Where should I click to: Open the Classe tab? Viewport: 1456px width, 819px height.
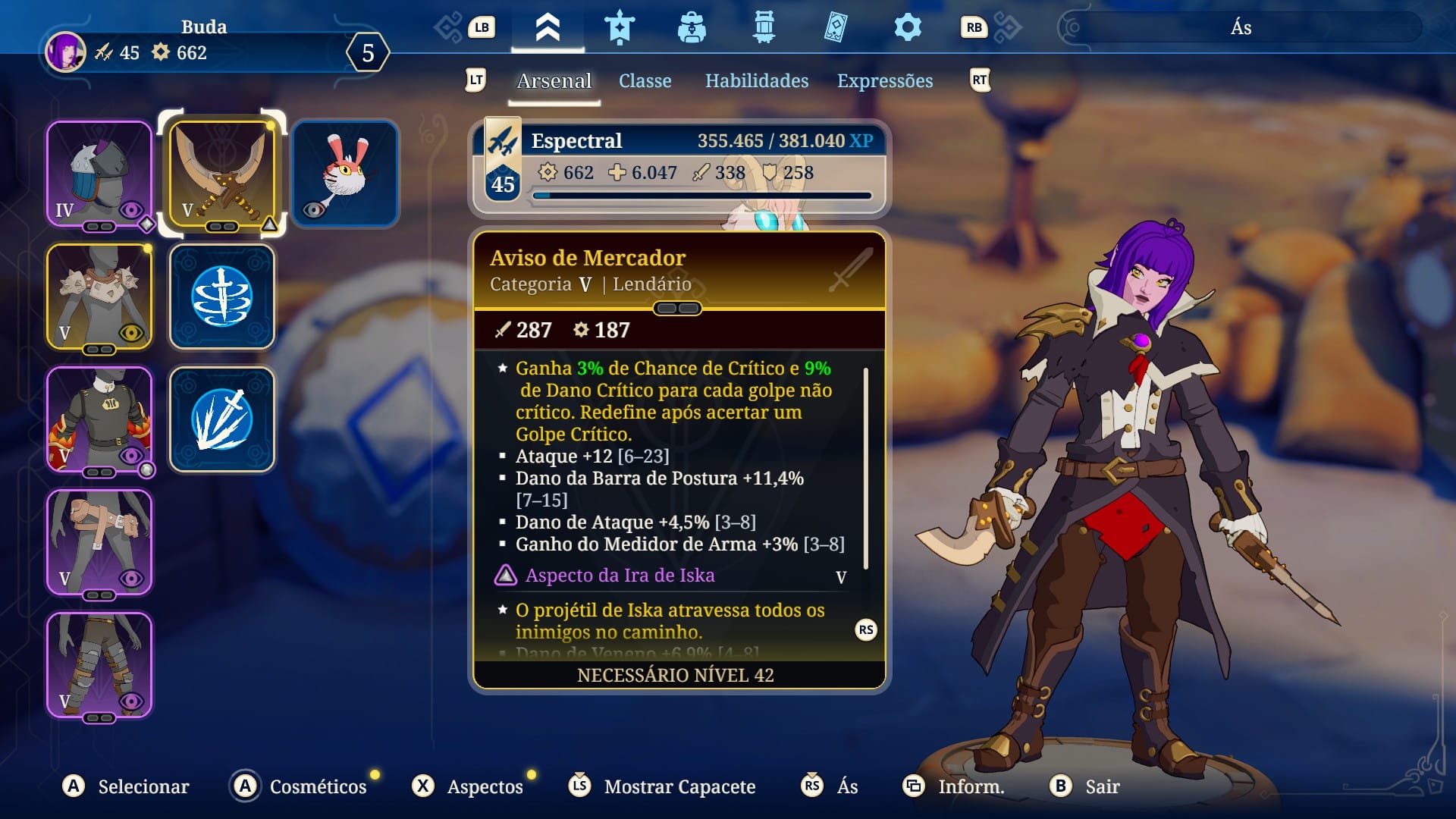[x=645, y=81]
